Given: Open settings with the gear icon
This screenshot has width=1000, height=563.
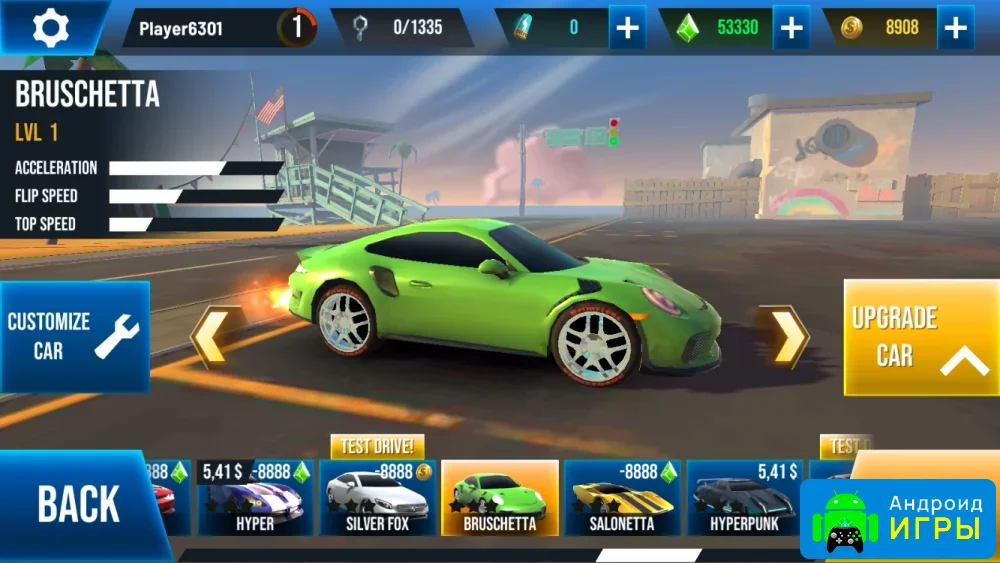Looking at the screenshot, I should [50, 27].
